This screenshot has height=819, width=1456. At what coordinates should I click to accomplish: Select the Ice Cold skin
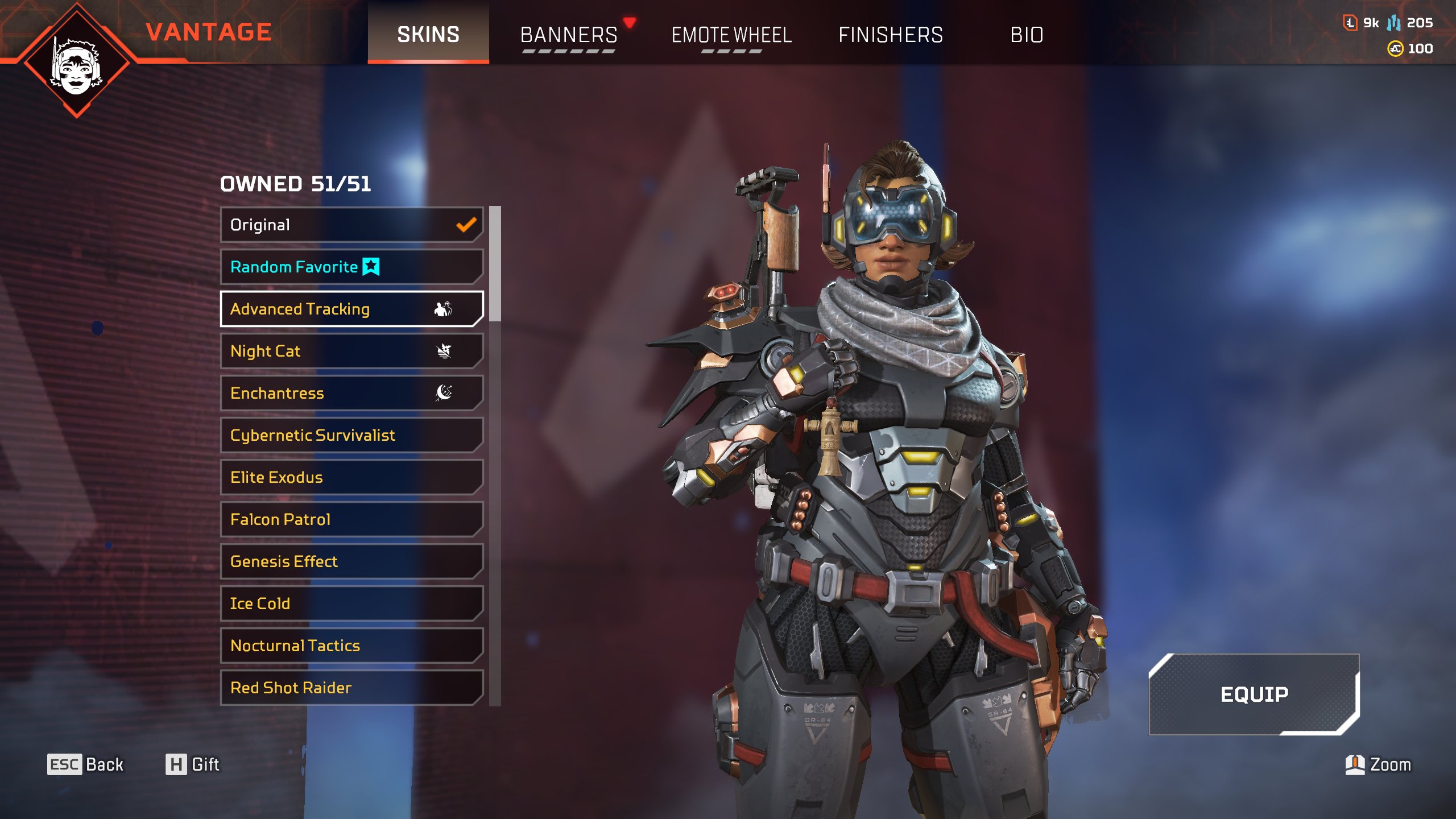click(351, 603)
